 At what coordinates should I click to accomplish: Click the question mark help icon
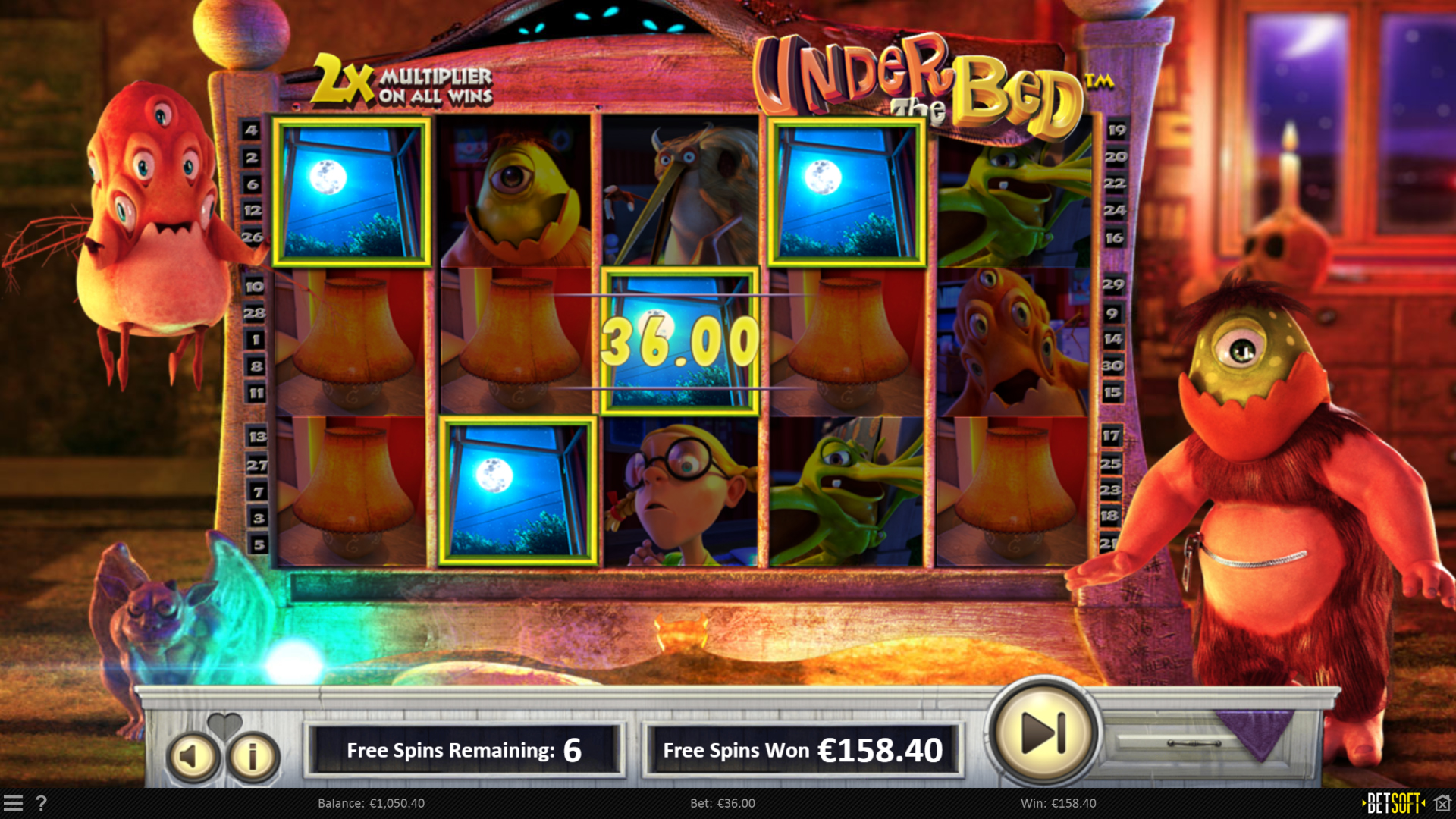pos(42,803)
